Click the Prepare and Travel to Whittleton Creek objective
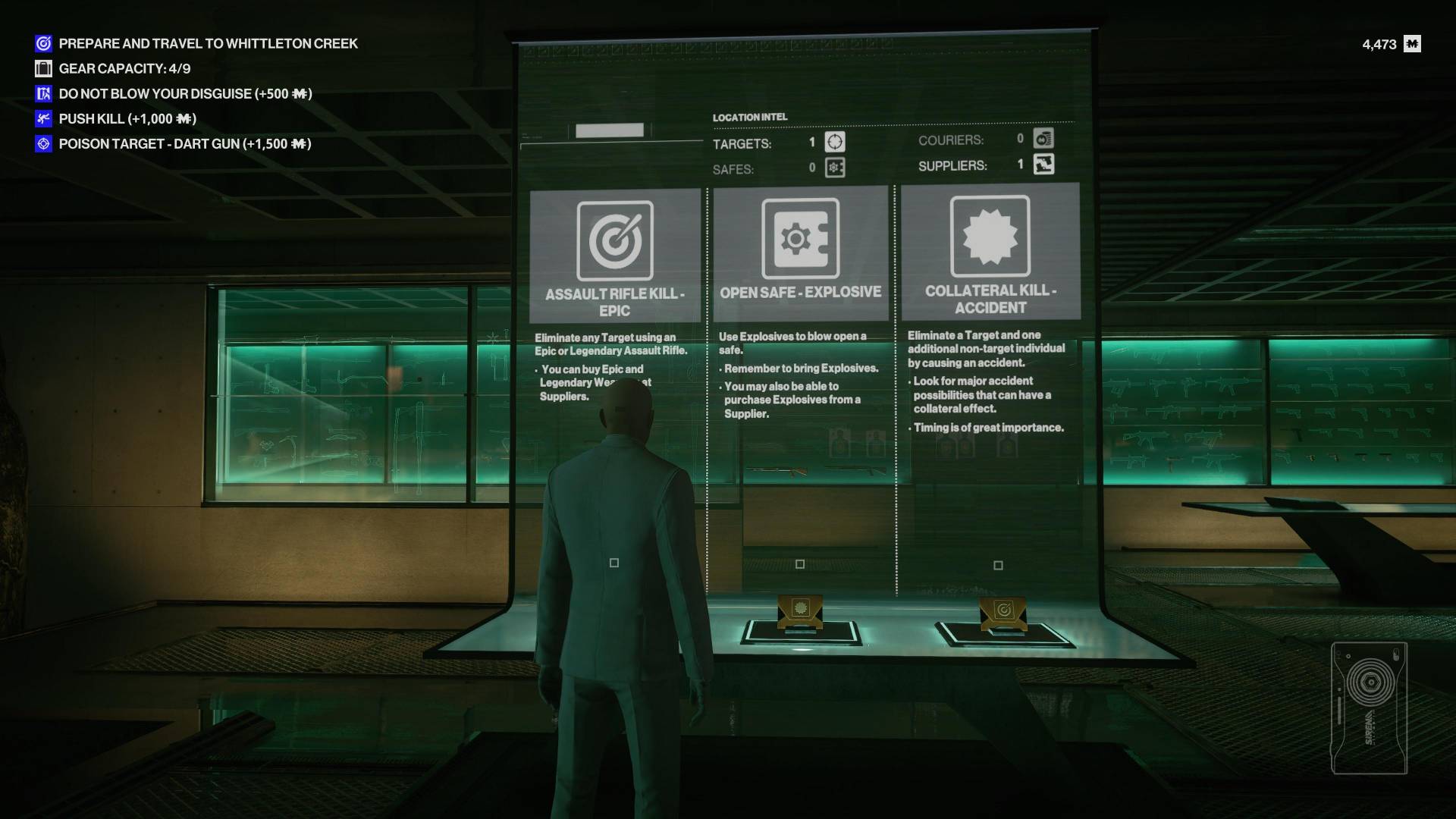Image resolution: width=1456 pixels, height=819 pixels. click(x=208, y=43)
